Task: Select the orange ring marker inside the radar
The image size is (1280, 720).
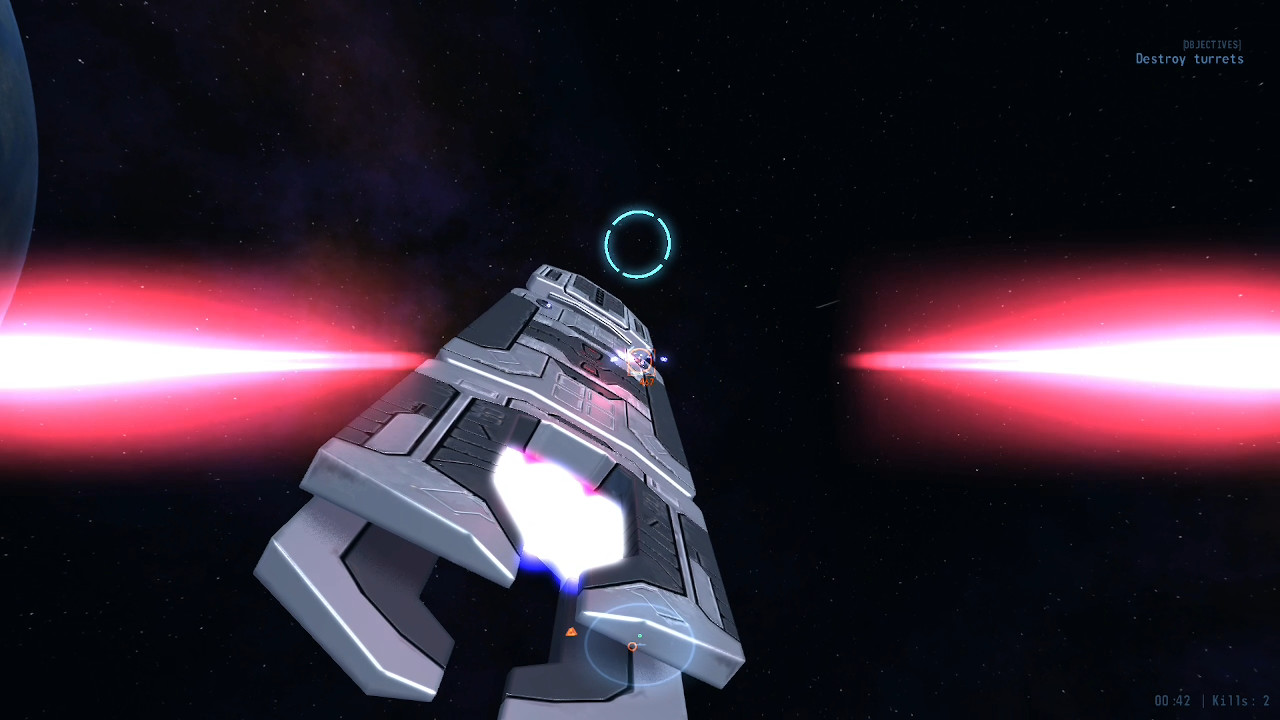Action: tap(632, 647)
